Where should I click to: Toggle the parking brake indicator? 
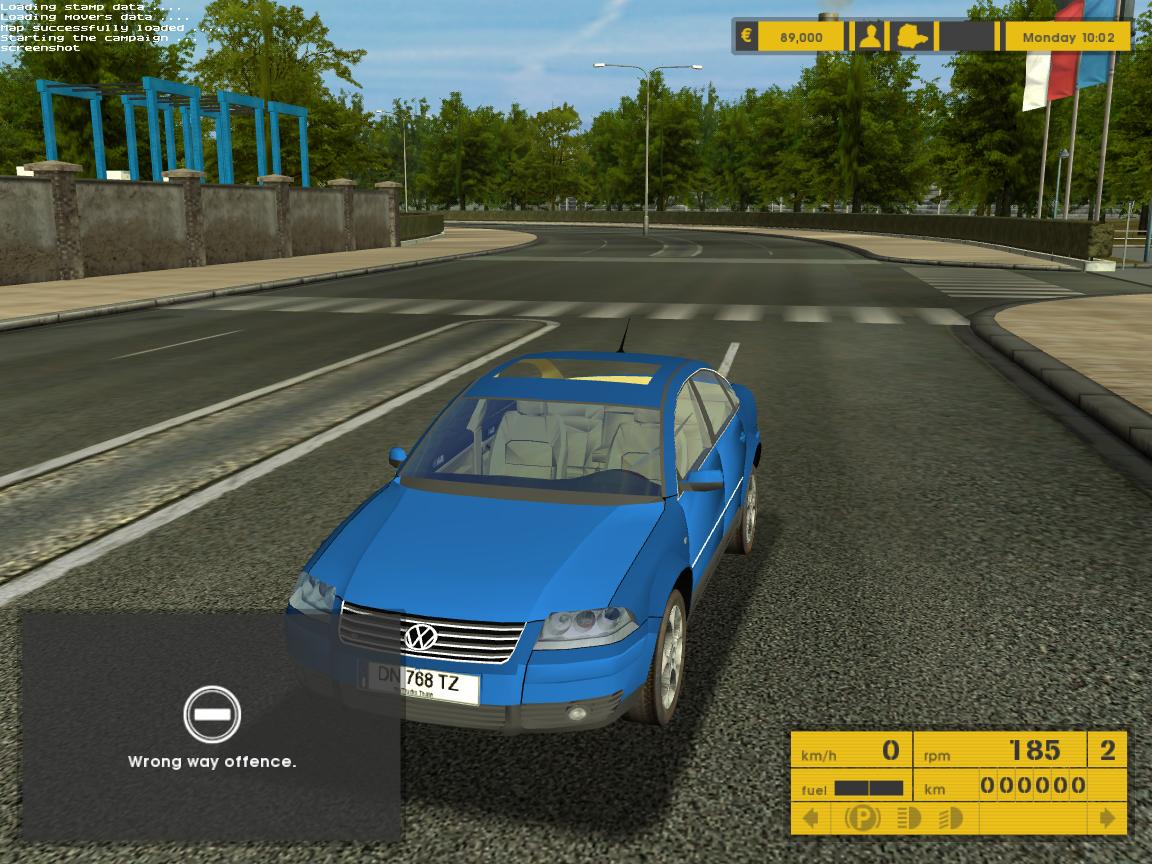point(862,818)
